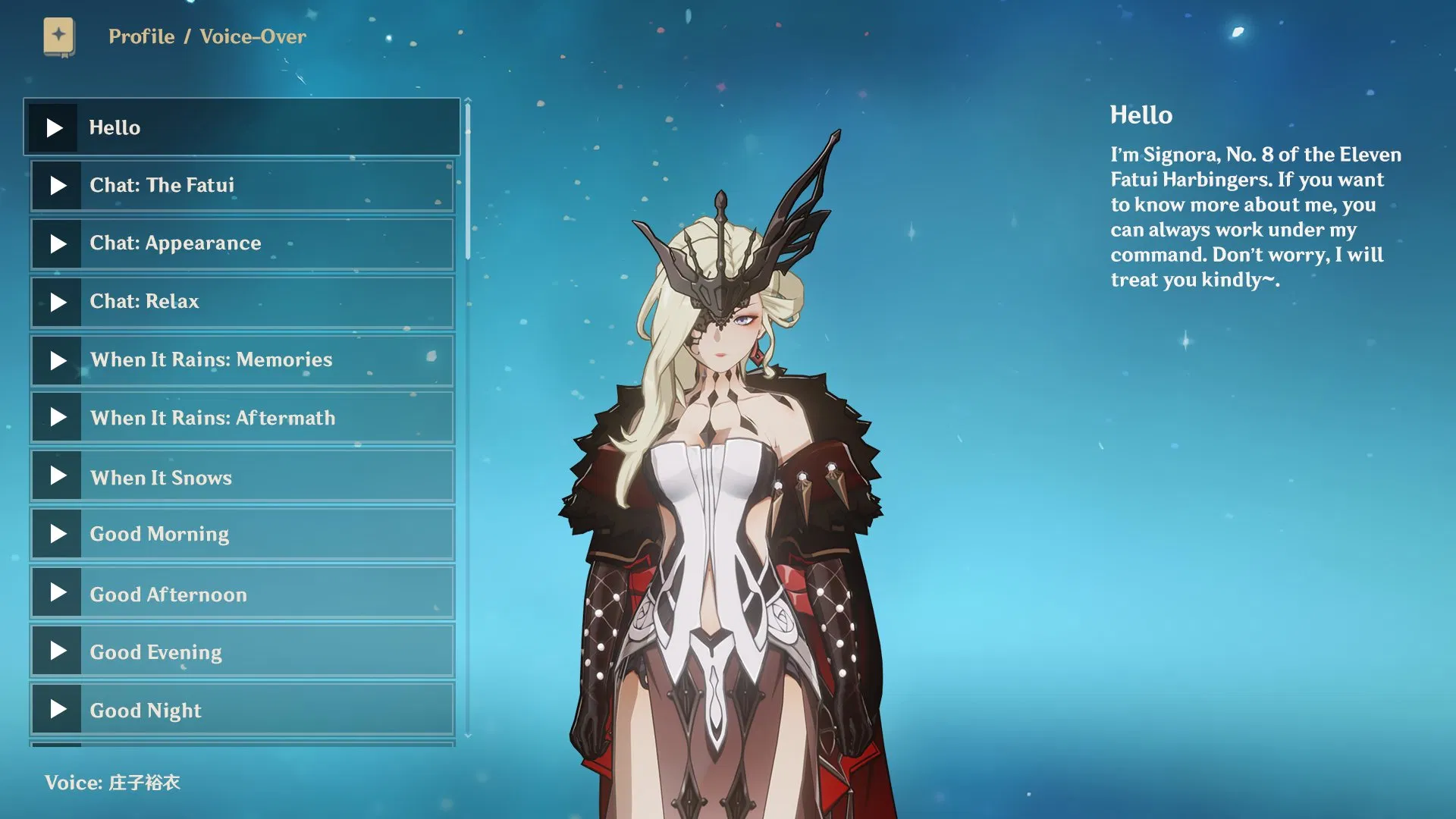1456x819 pixels.
Task: Play the Hello voice line
Action: 55,127
